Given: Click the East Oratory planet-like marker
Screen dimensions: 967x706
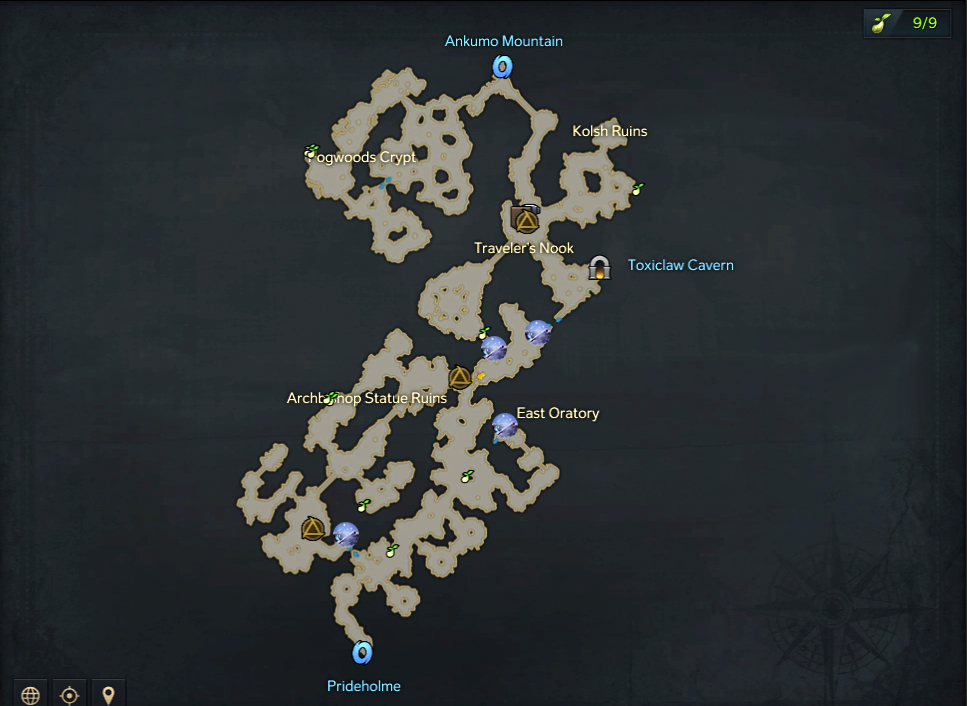Looking at the screenshot, I should coord(505,426).
